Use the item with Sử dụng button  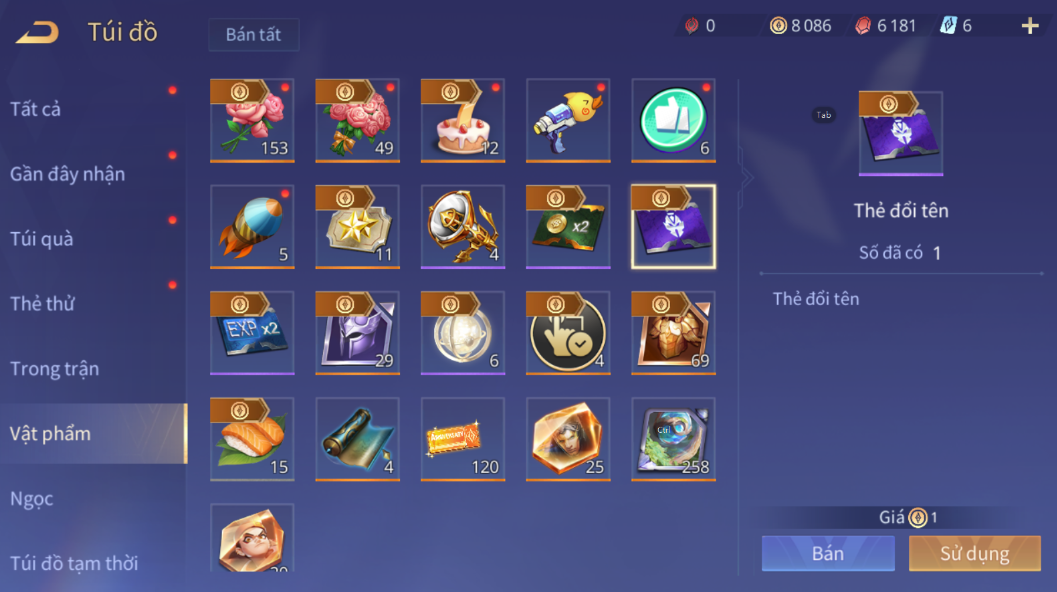[974, 553]
